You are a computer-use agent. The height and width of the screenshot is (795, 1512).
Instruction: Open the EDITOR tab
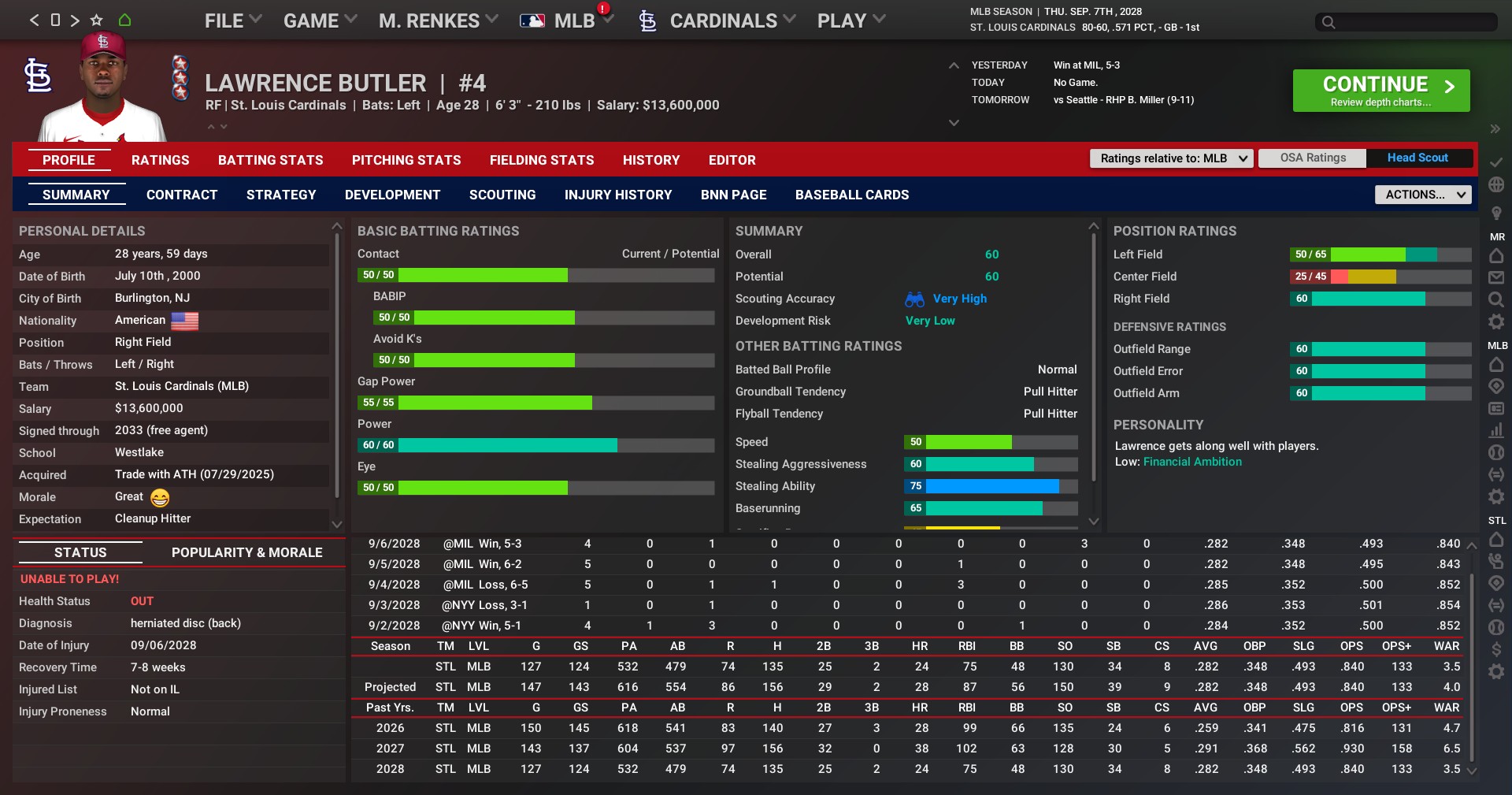click(x=732, y=160)
